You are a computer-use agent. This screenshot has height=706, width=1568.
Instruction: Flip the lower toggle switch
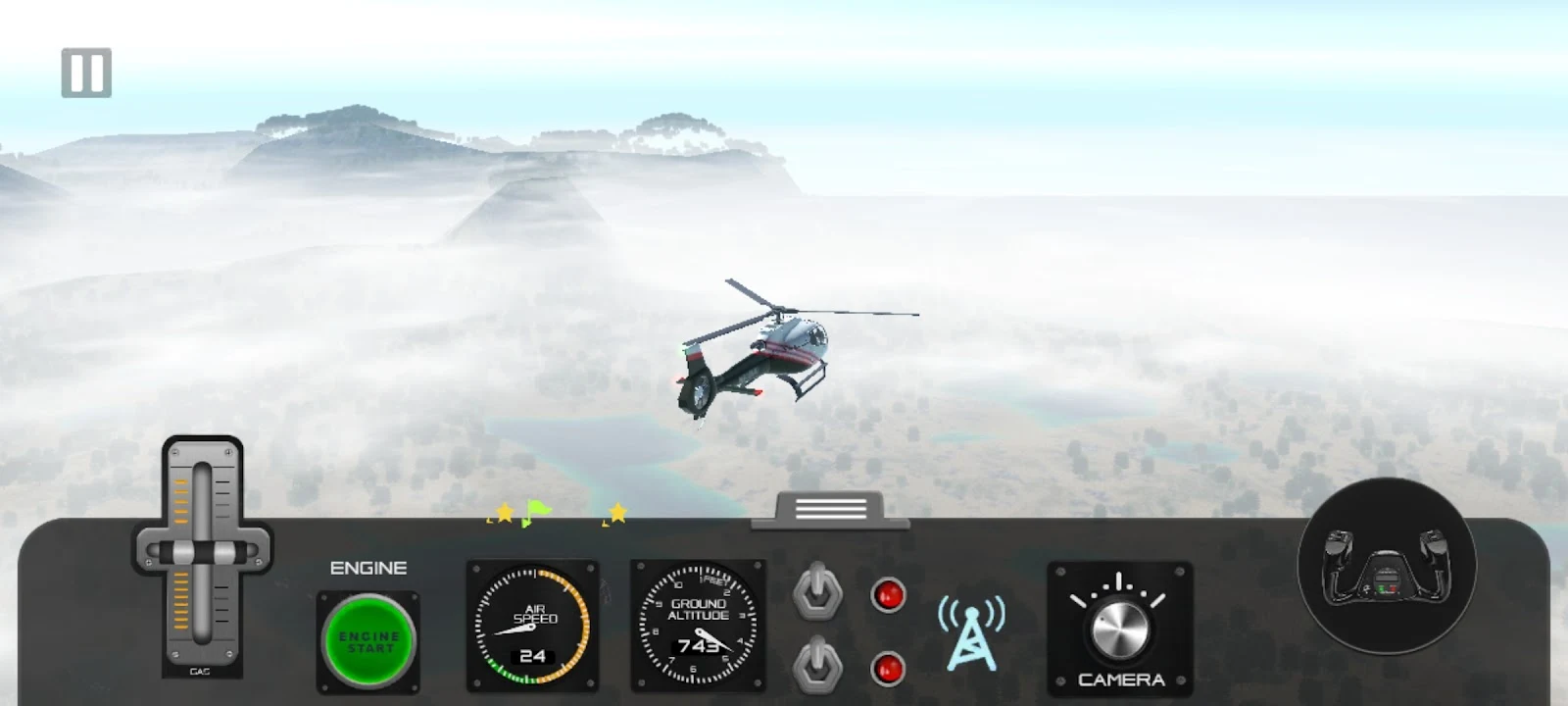click(x=817, y=666)
